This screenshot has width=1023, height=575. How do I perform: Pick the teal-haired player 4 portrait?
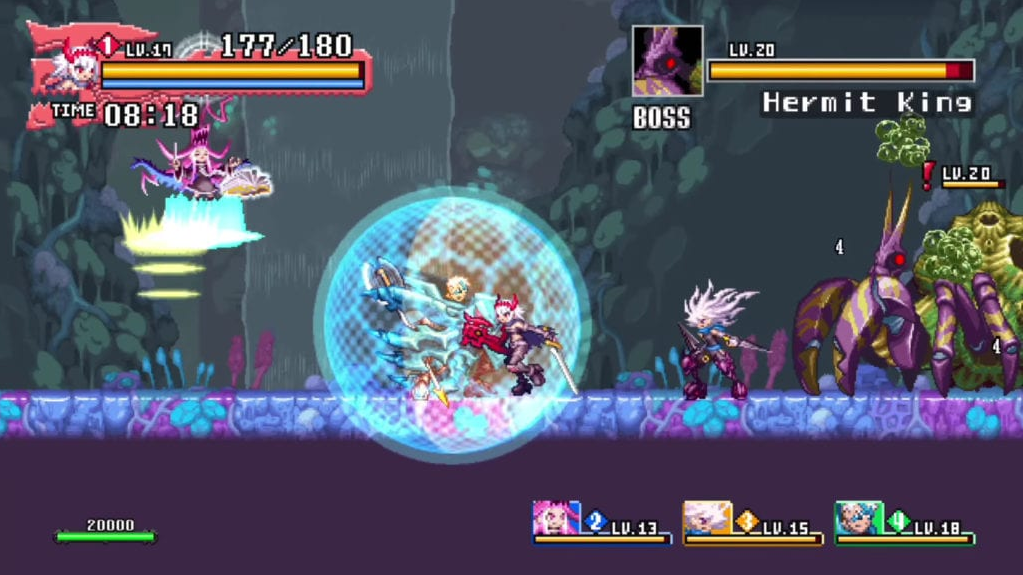(x=857, y=518)
